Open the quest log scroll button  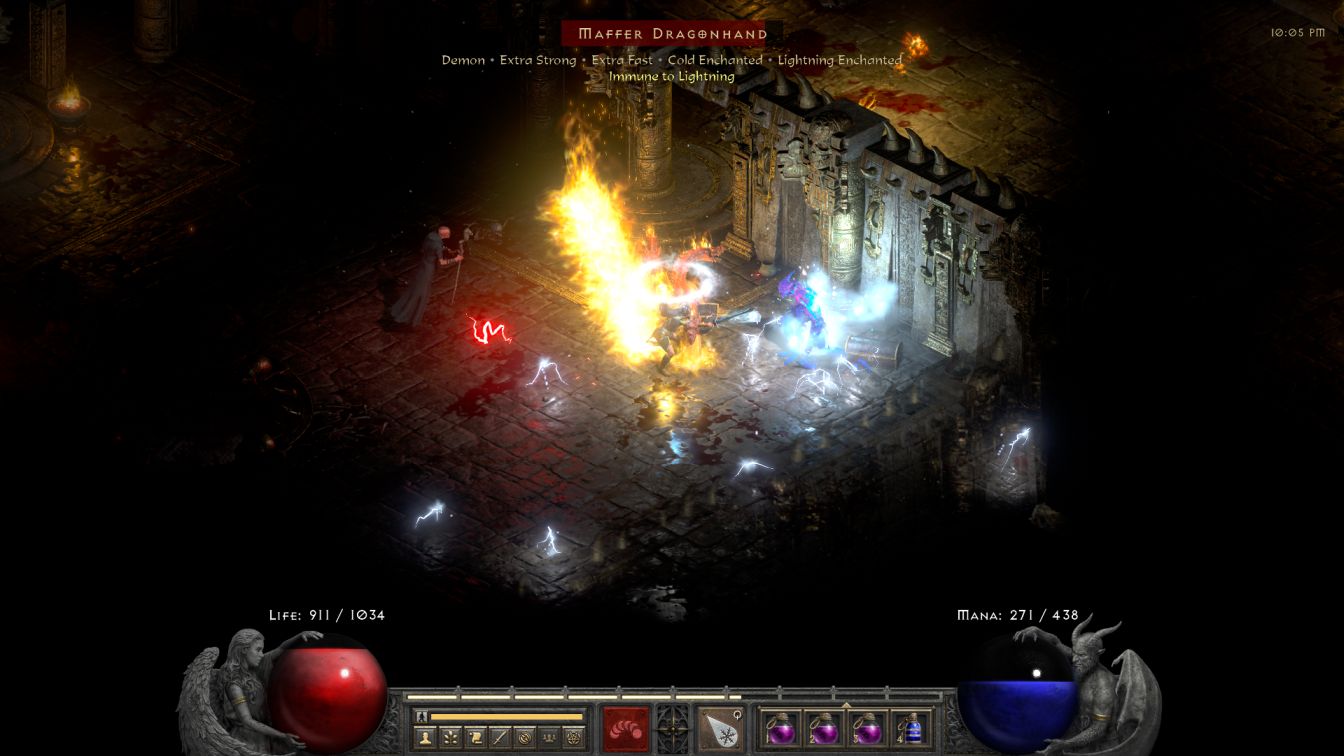click(x=474, y=738)
